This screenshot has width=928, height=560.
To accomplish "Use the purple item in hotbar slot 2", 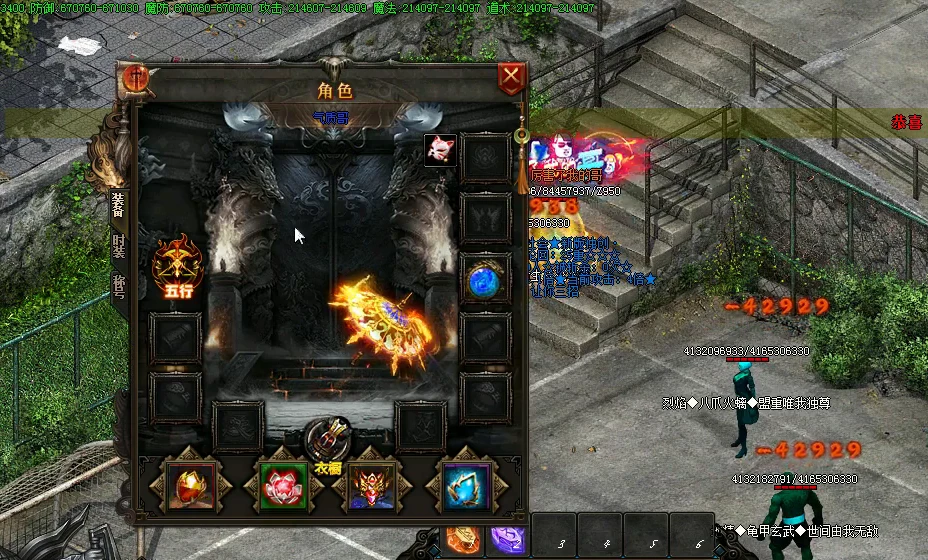I will click(x=508, y=540).
